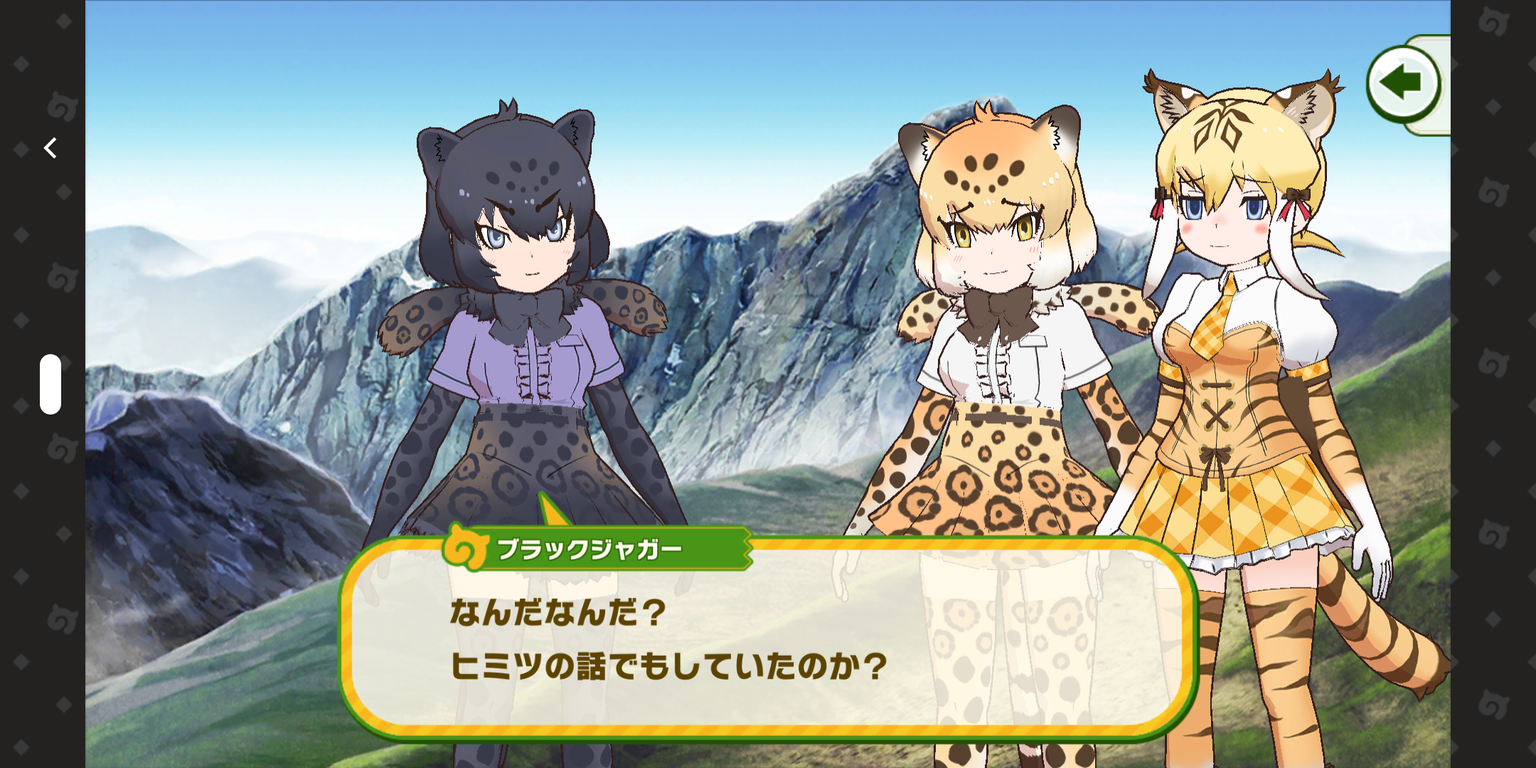Tap the green back arrow button
Image resolution: width=1536 pixels, height=768 pixels.
click(1404, 84)
